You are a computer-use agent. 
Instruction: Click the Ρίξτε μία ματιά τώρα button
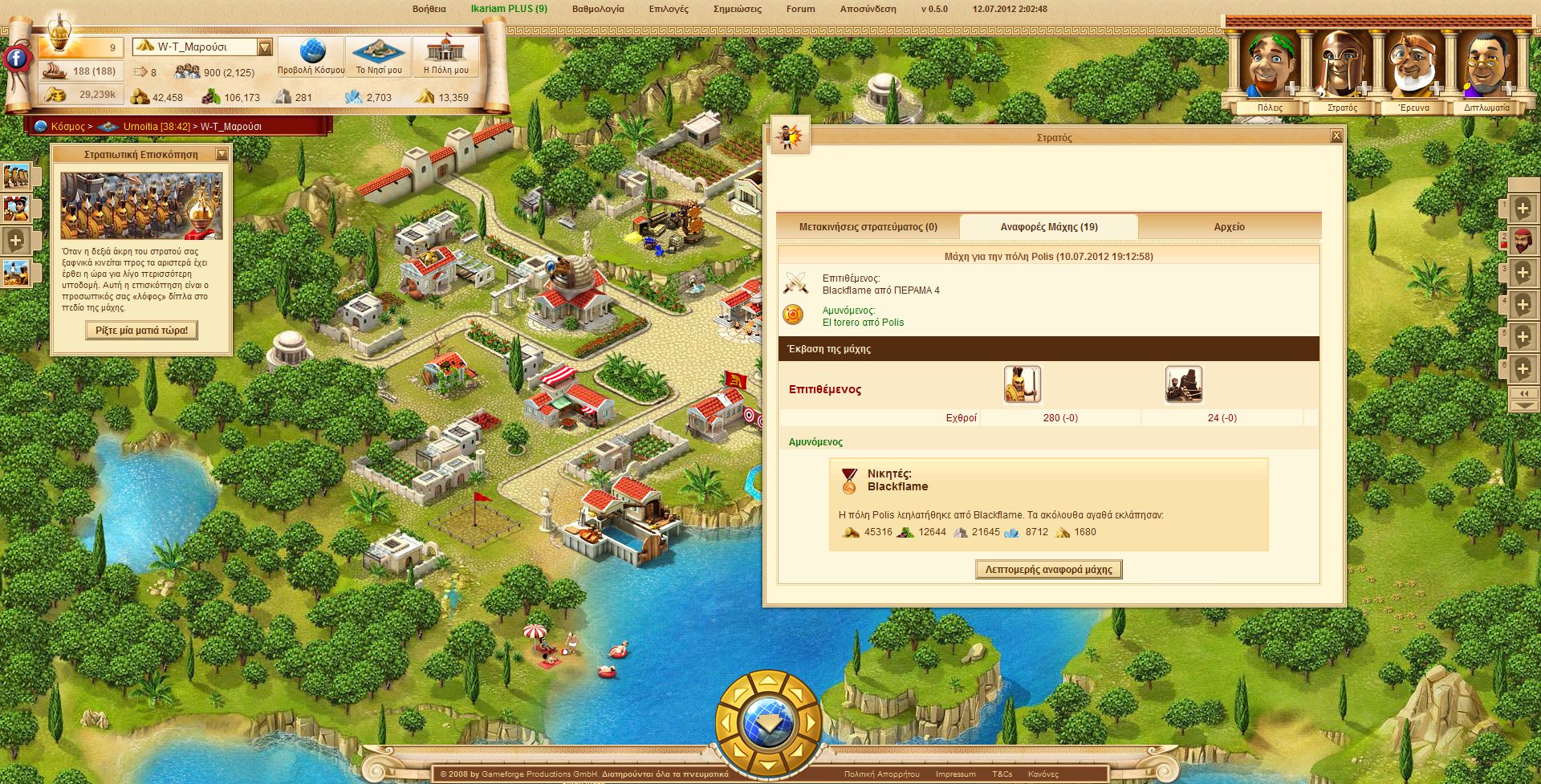(x=141, y=330)
